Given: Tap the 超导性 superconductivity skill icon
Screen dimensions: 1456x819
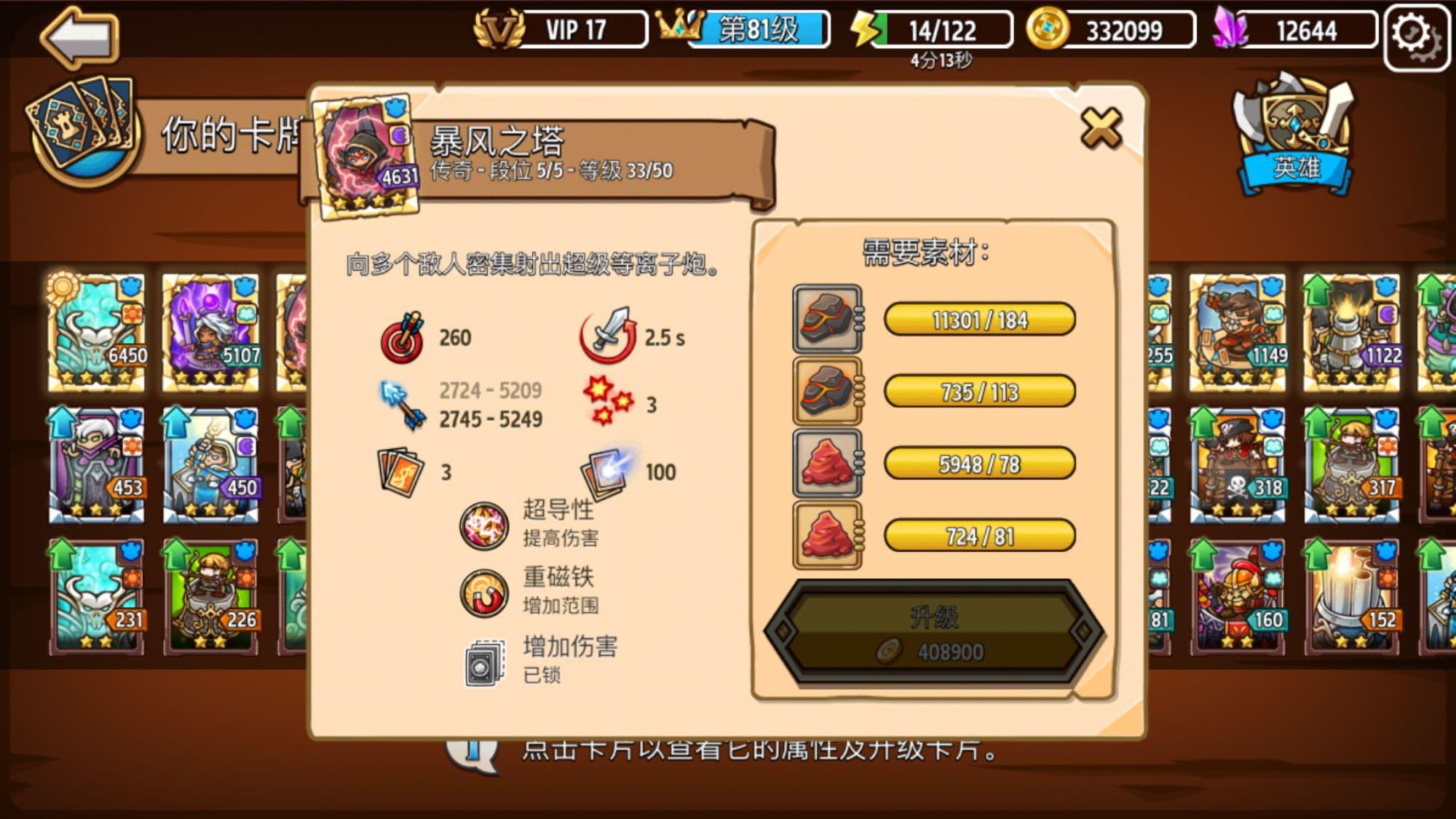Looking at the screenshot, I should point(483,526).
